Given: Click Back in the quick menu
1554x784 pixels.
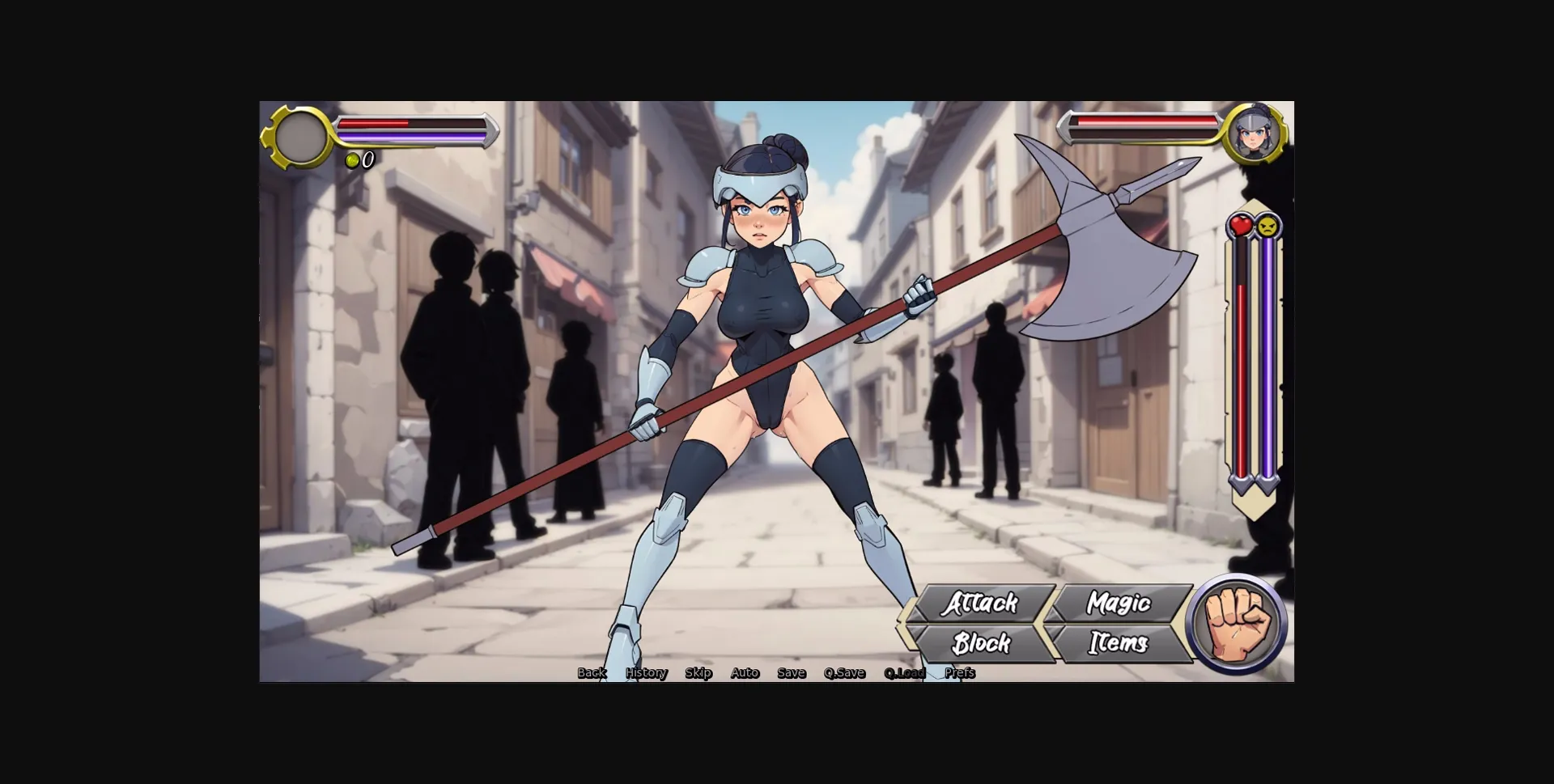Looking at the screenshot, I should click(592, 672).
